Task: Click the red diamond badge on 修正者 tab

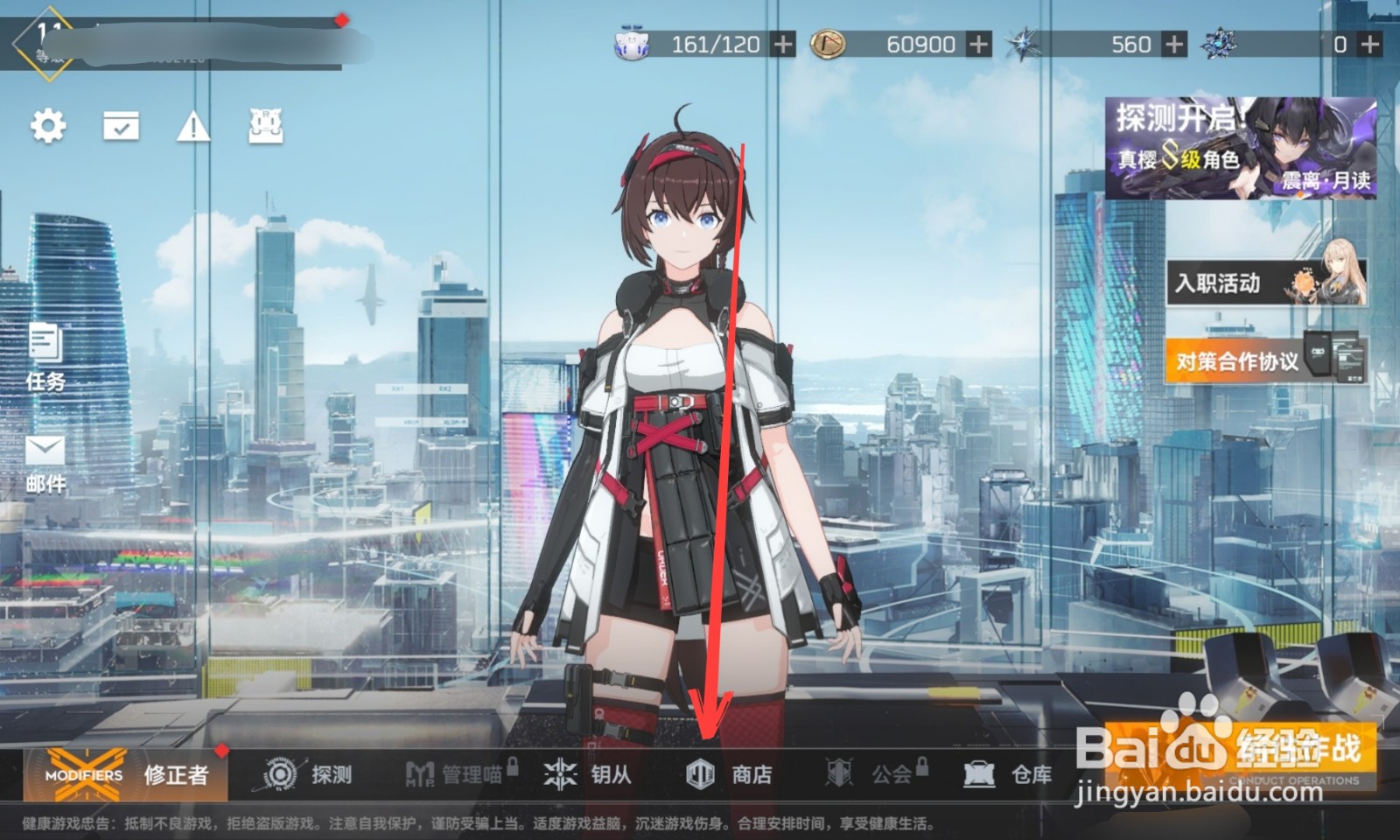Action: (x=220, y=750)
